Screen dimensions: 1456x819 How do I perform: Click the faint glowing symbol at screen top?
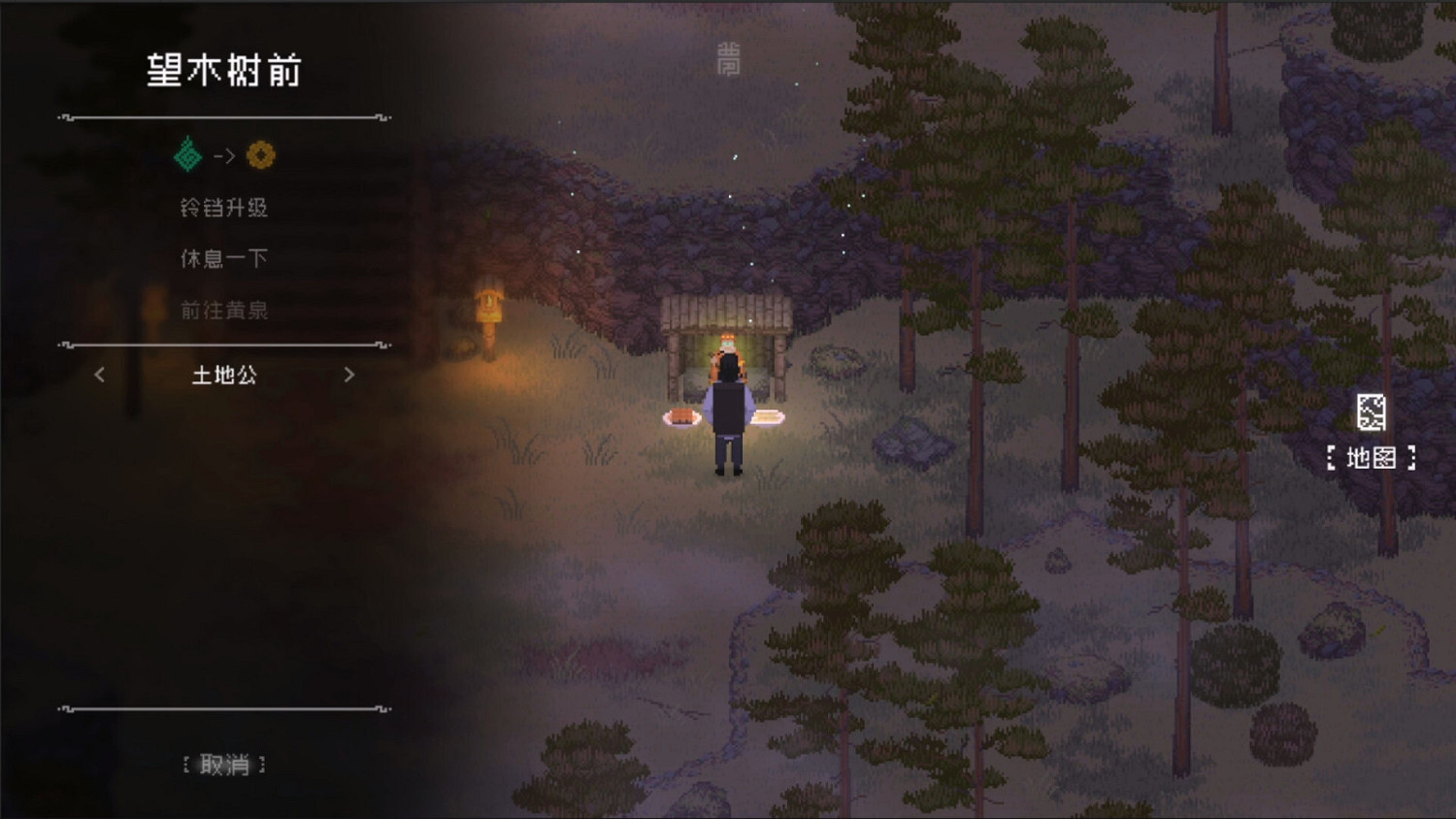coord(728,60)
